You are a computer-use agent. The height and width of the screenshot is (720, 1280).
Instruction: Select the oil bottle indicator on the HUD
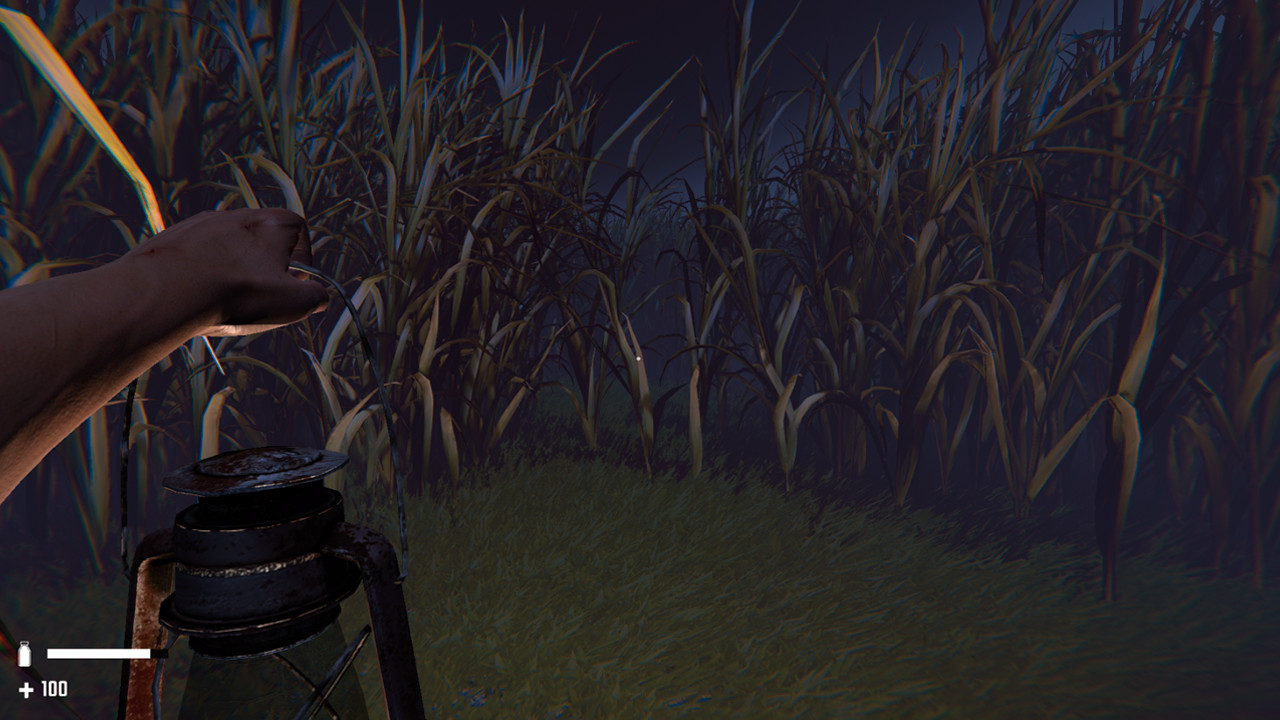[24, 653]
